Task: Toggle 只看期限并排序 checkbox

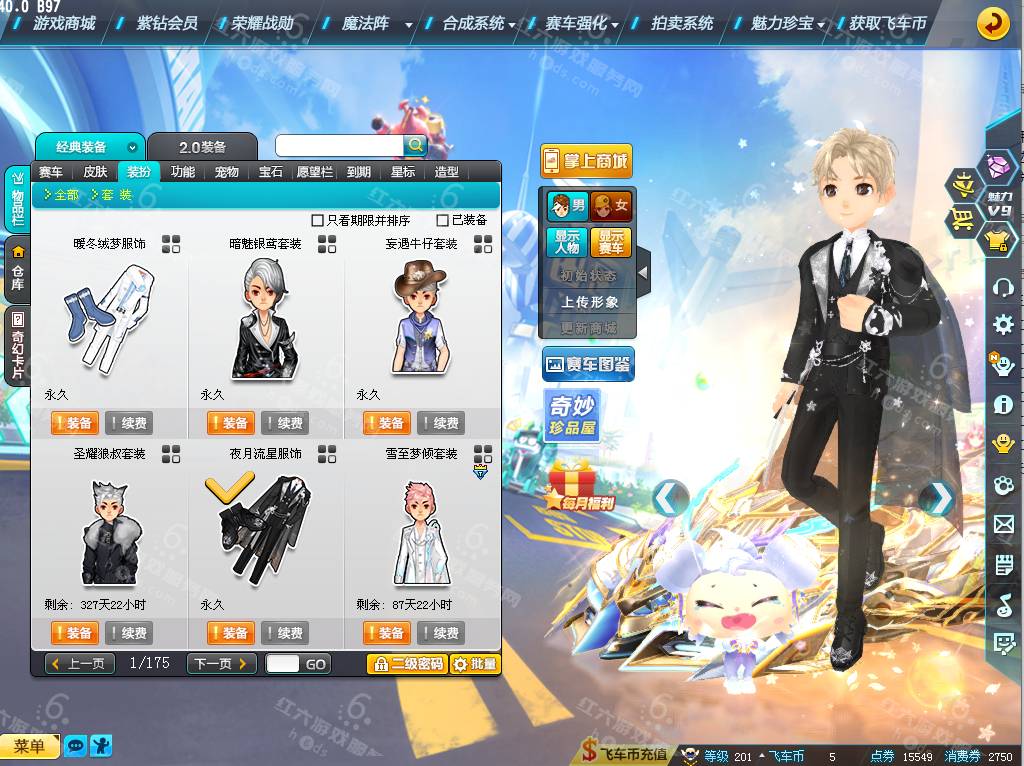Action: [x=318, y=220]
